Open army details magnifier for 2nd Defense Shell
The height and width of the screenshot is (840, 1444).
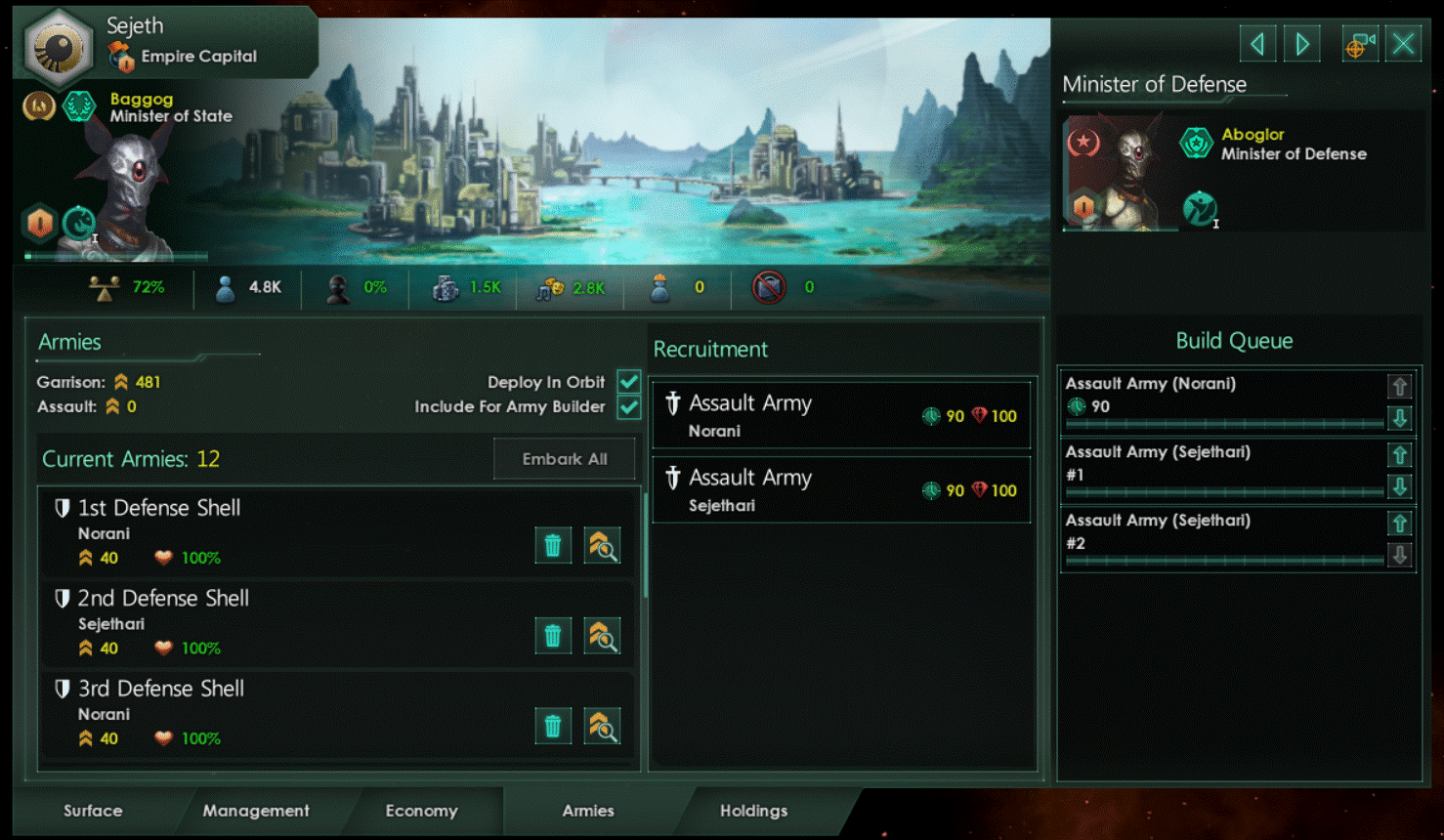coord(602,636)
